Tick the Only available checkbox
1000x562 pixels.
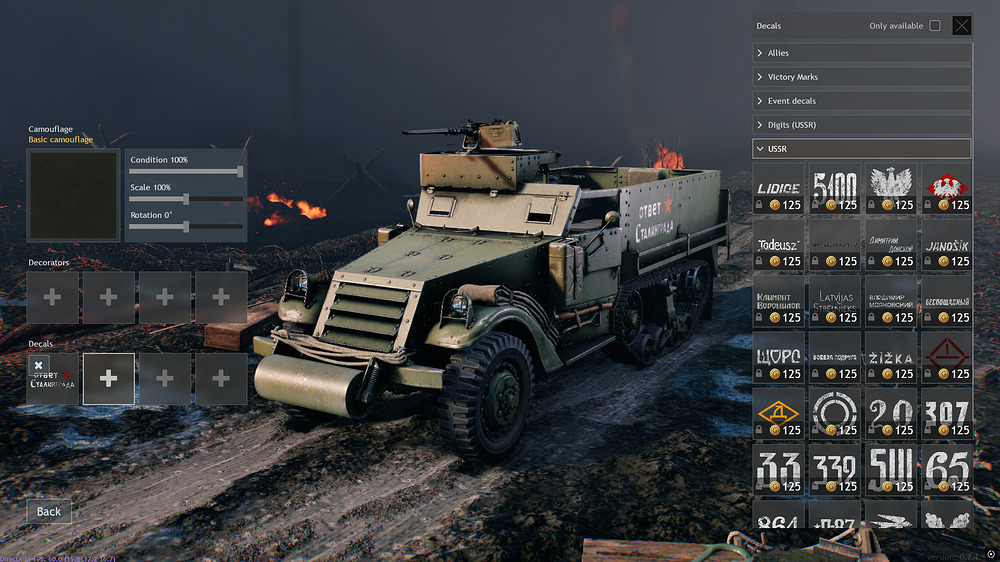[935, 26]
